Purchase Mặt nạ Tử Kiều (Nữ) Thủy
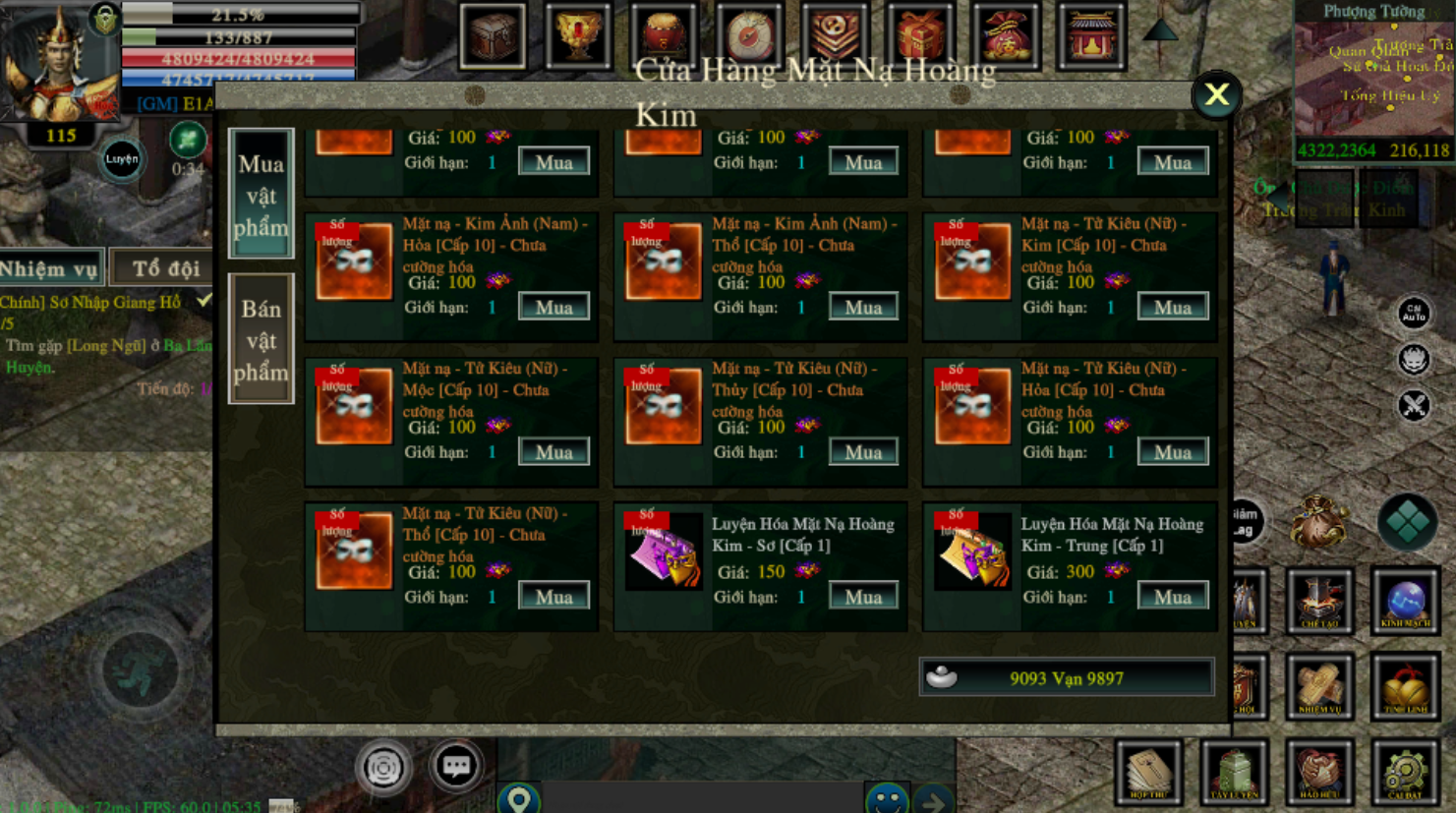1456x813 pixels. click(x=862, y=452)
